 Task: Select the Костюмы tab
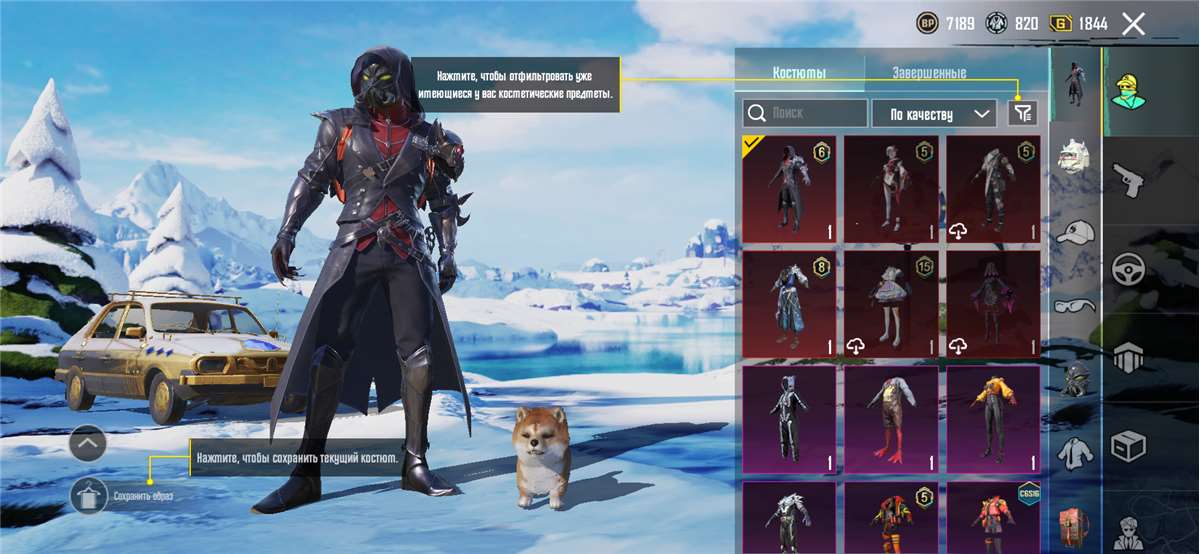(x=799, y=73)
